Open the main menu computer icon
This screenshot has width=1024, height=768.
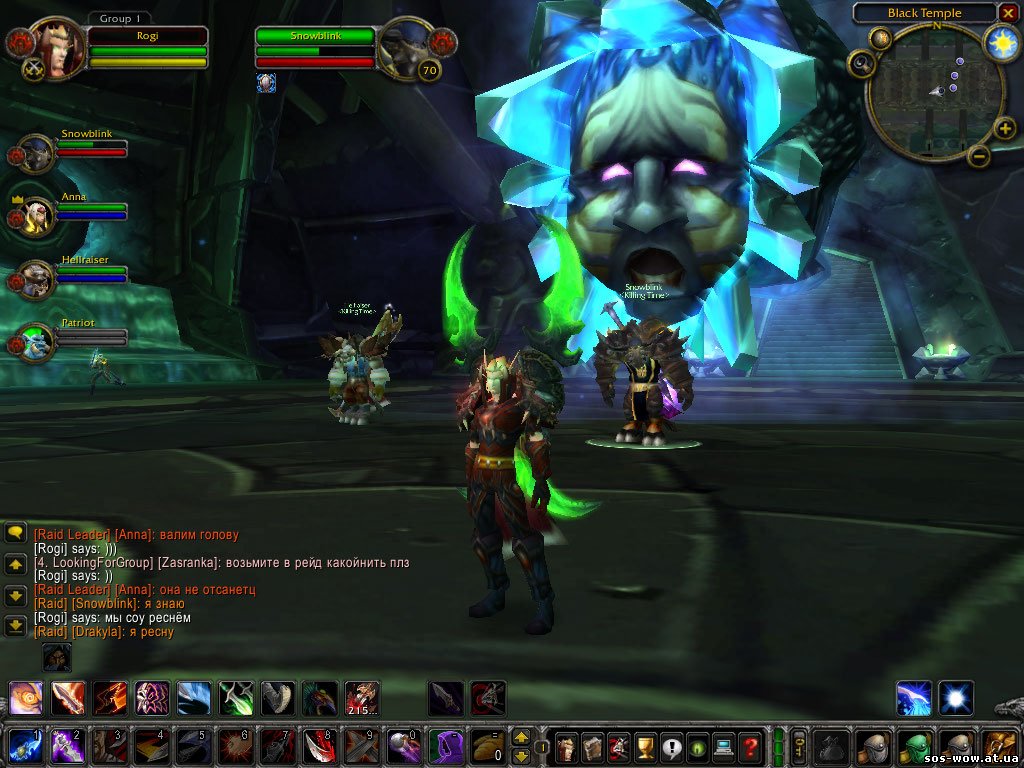point(723,746)
